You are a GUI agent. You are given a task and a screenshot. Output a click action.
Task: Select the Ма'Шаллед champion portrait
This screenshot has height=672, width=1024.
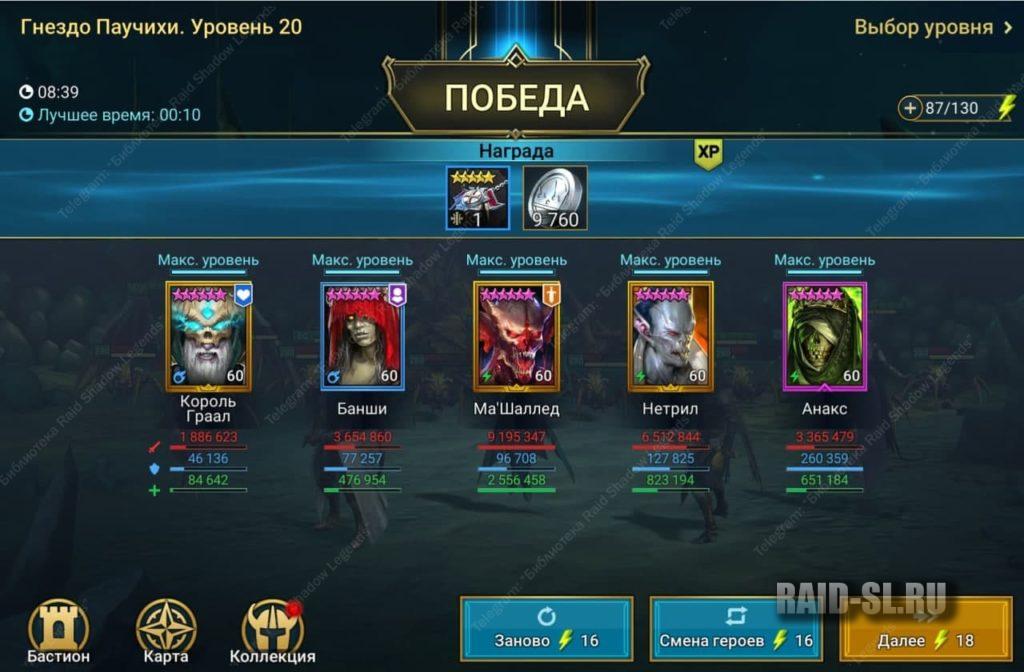click(x=516, y=336)
